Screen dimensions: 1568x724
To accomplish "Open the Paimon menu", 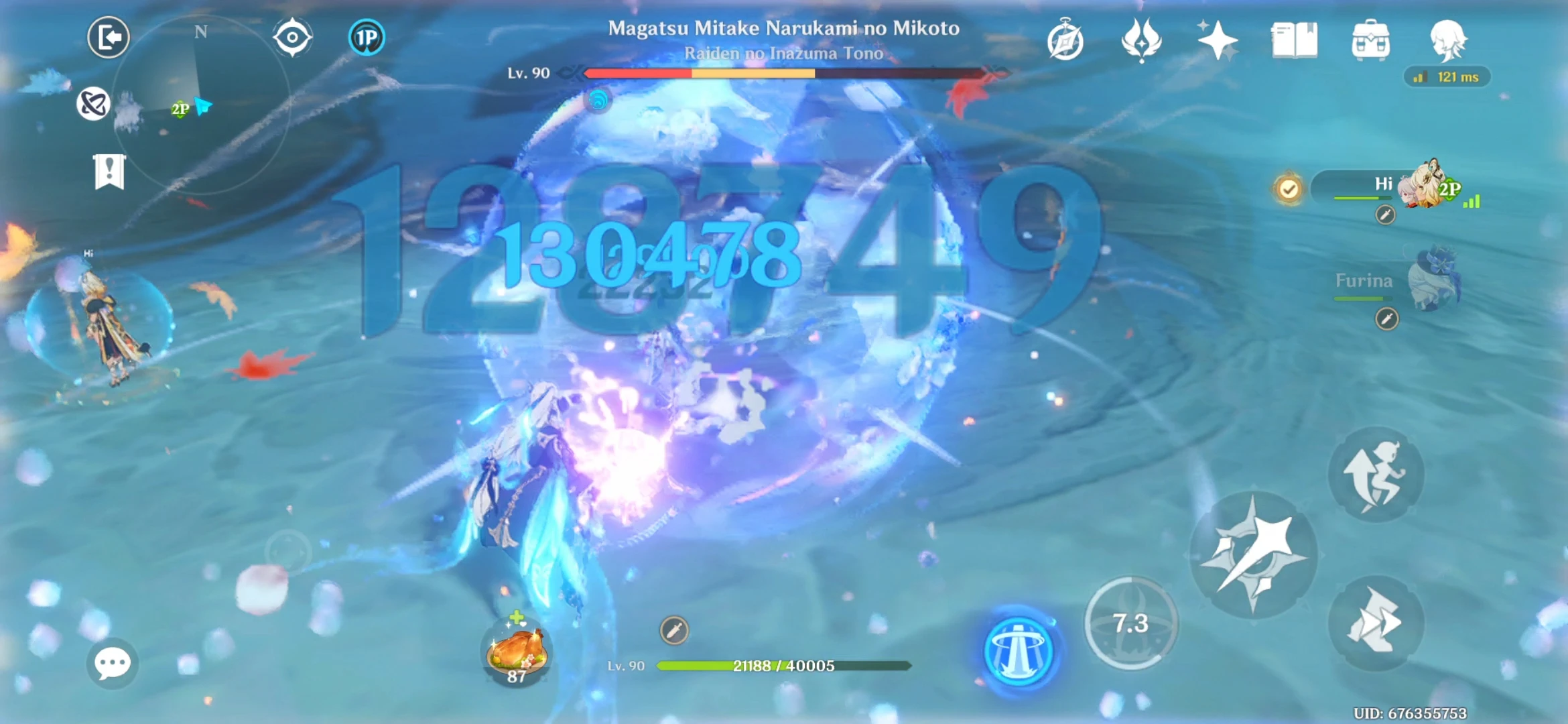I will coord(1447,39).
